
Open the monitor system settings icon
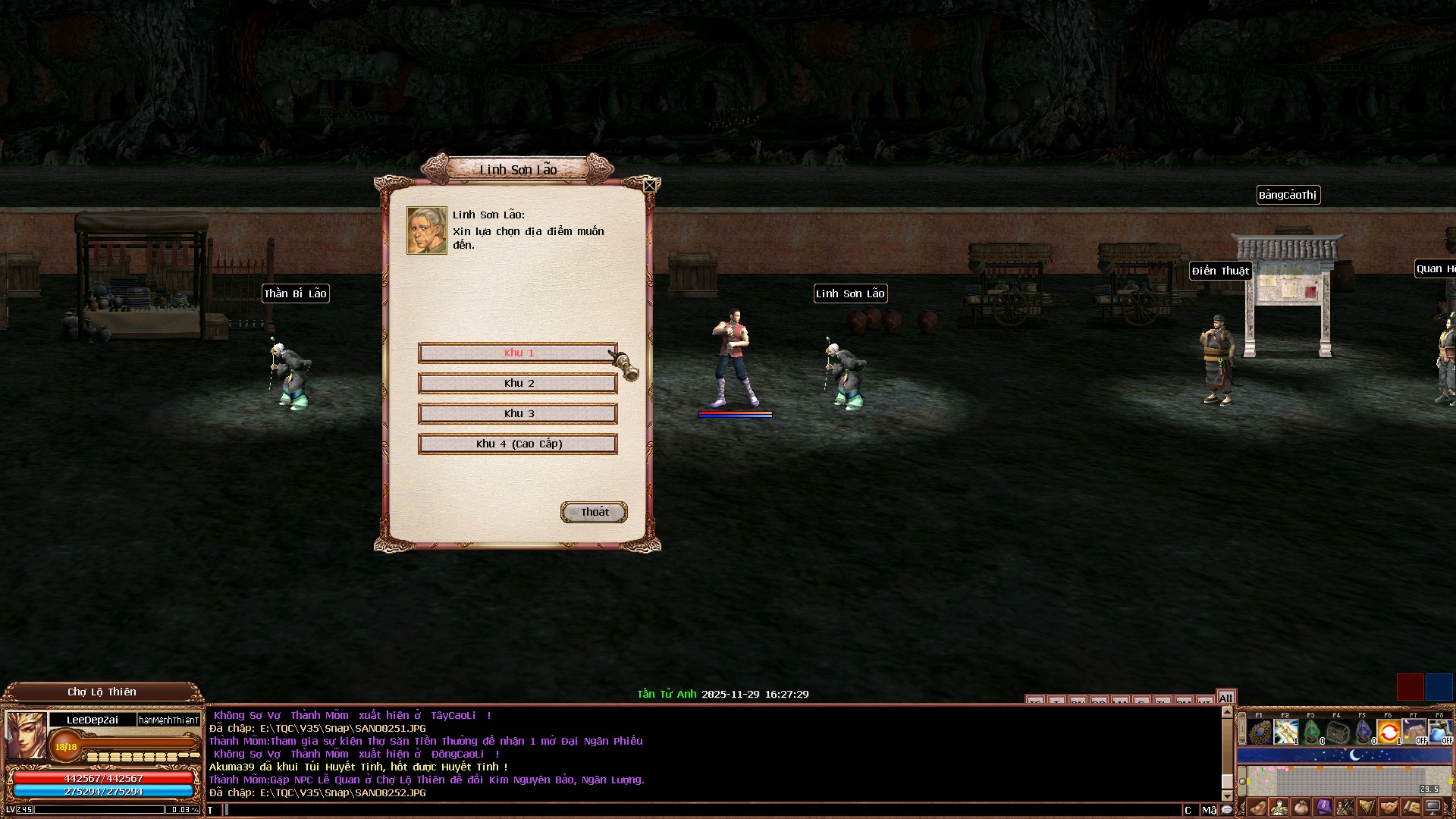[1433, 808]
